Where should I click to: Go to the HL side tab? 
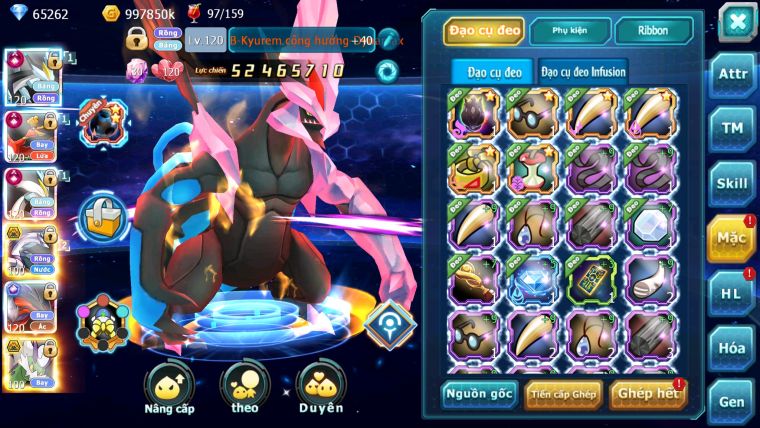(x=732, y=292)
